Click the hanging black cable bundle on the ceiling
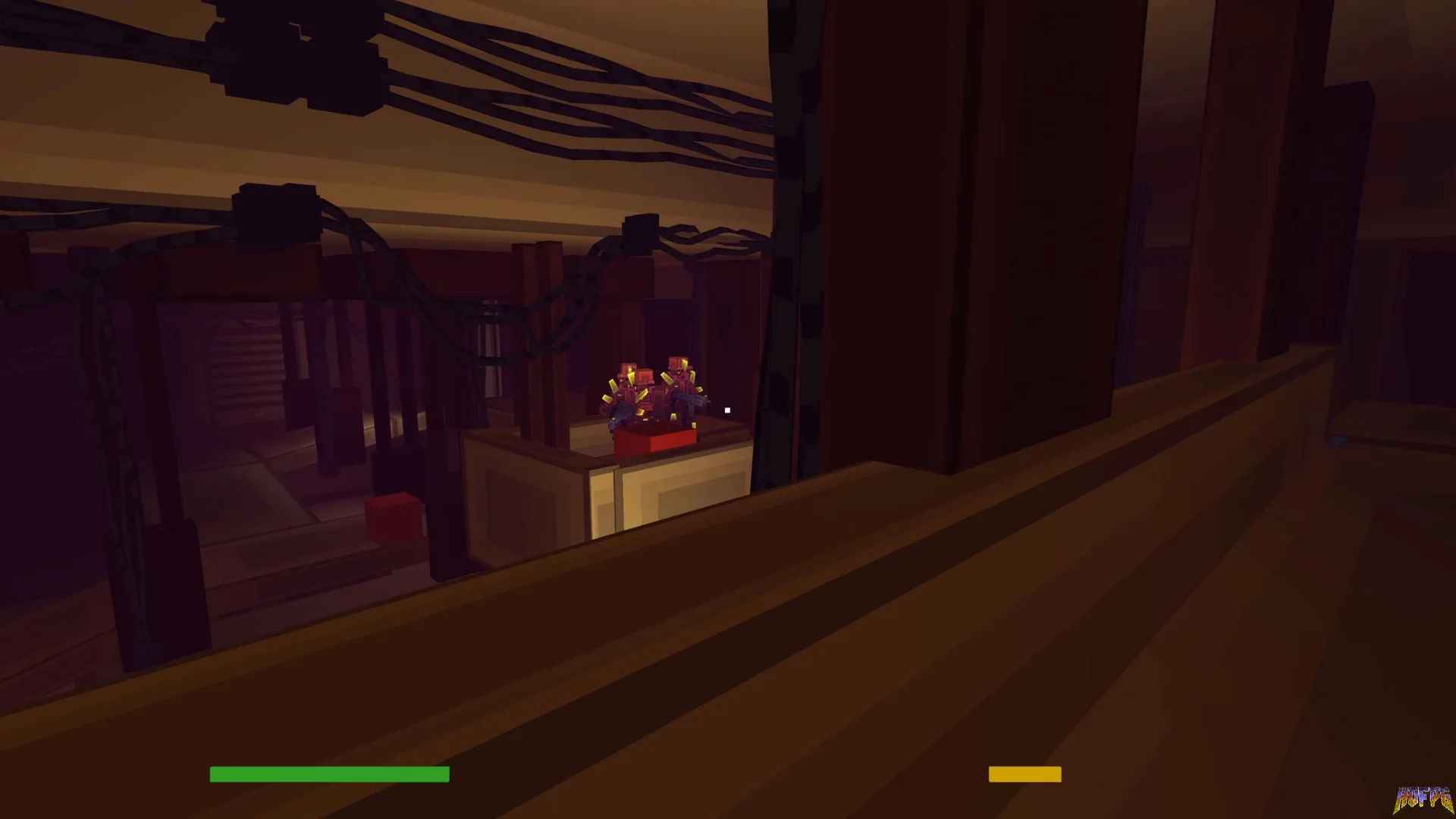Screen dimensions: 1456x819 [x=531, y=76]
